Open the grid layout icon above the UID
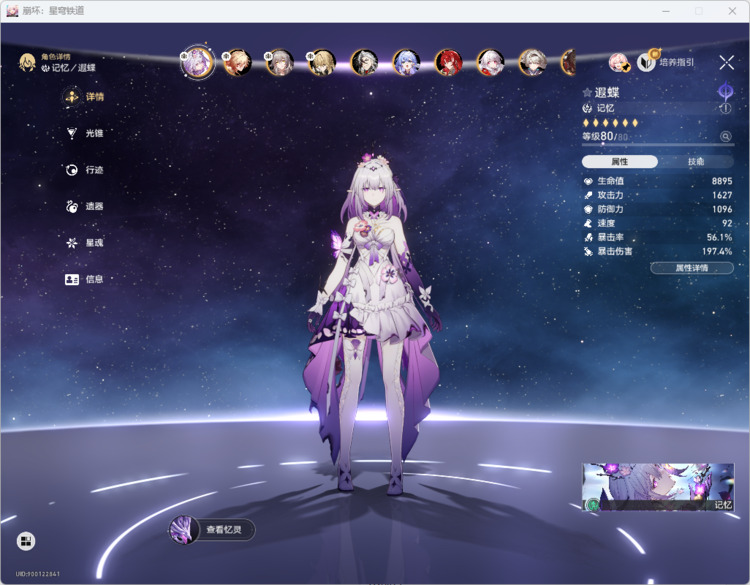The width and height of the screenshot is (750, 585). tap(26, 541)
